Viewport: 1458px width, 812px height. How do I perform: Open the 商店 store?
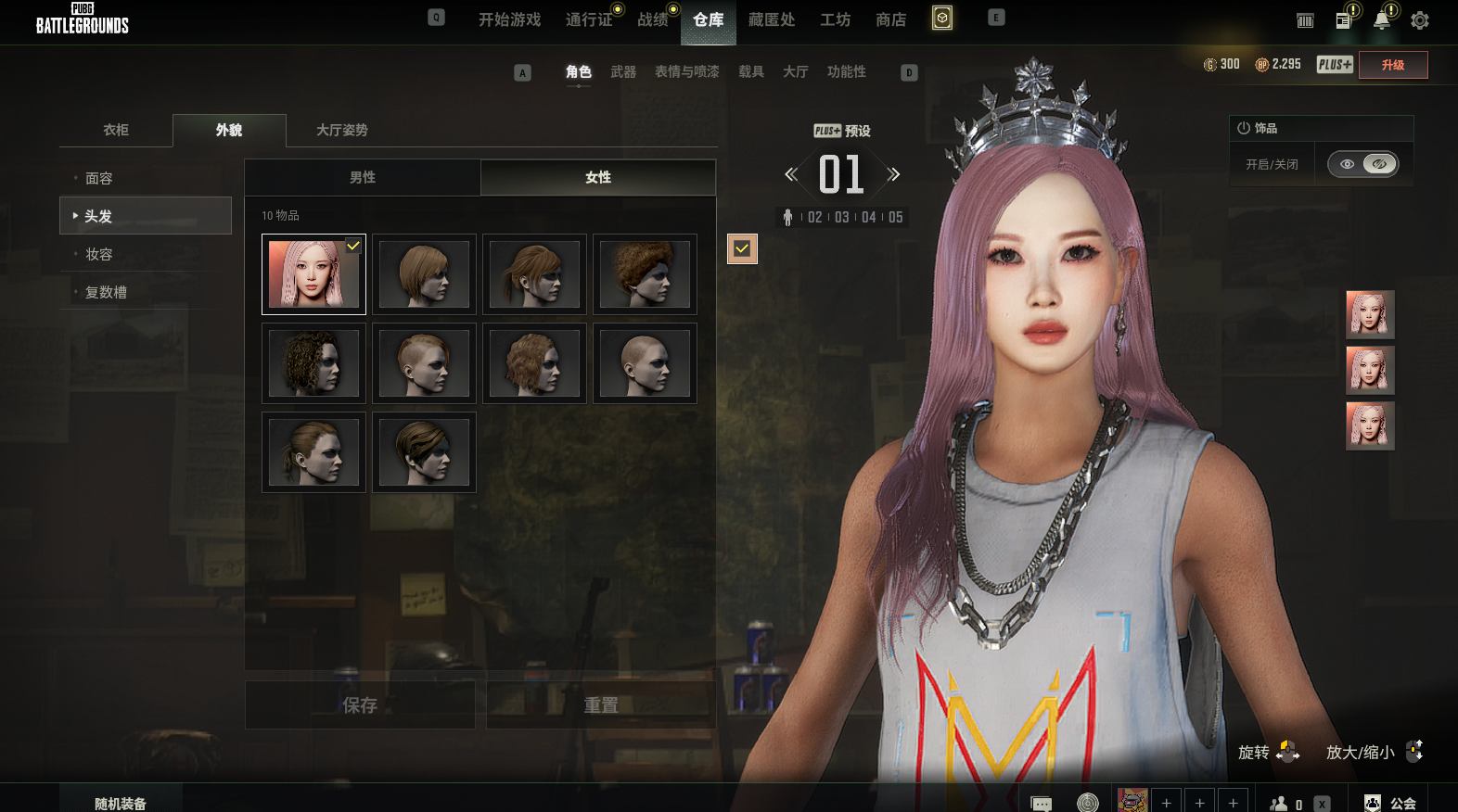tap(890, 19)
